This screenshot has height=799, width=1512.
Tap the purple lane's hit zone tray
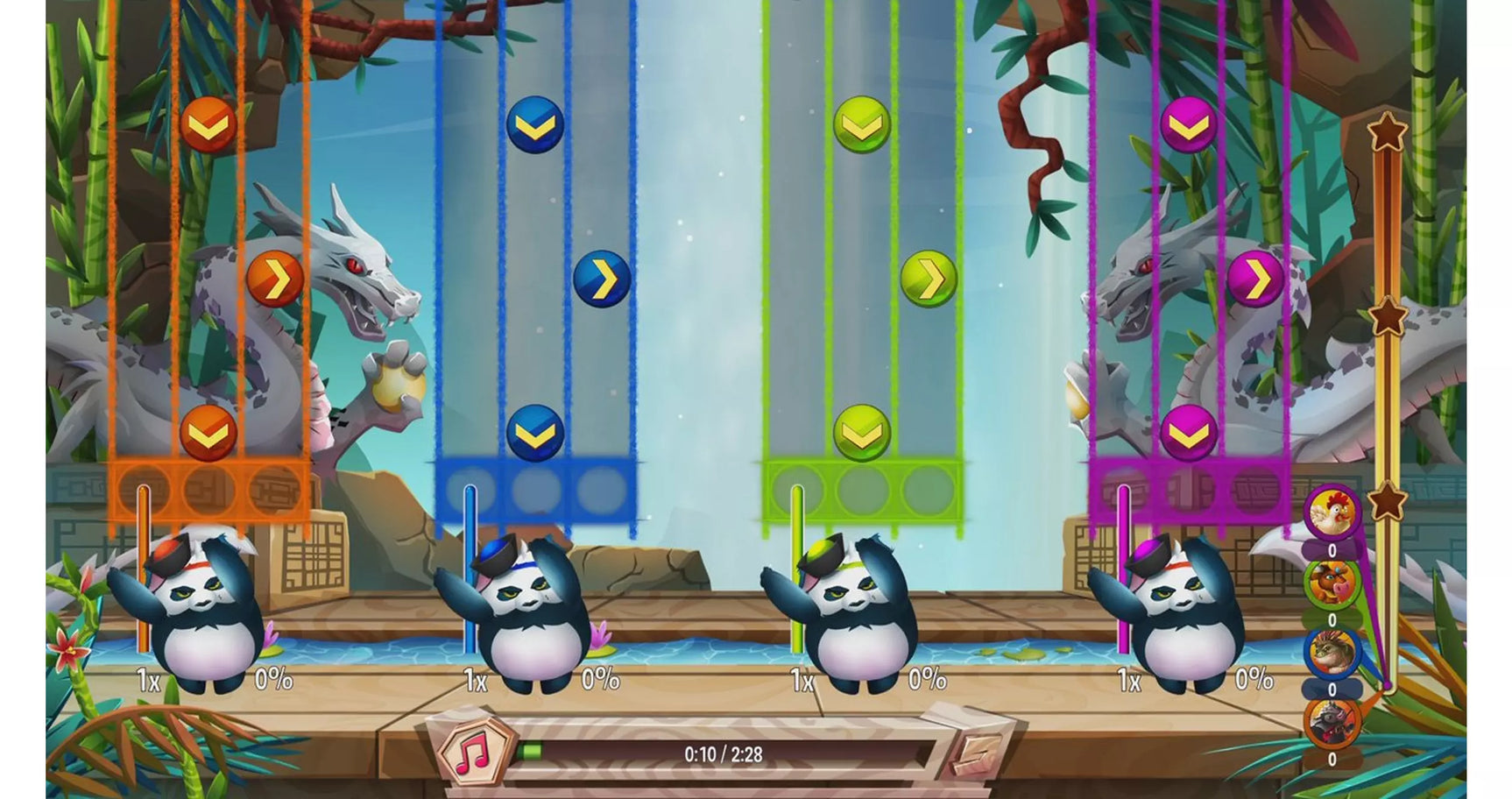click(x=1189, y=491)
